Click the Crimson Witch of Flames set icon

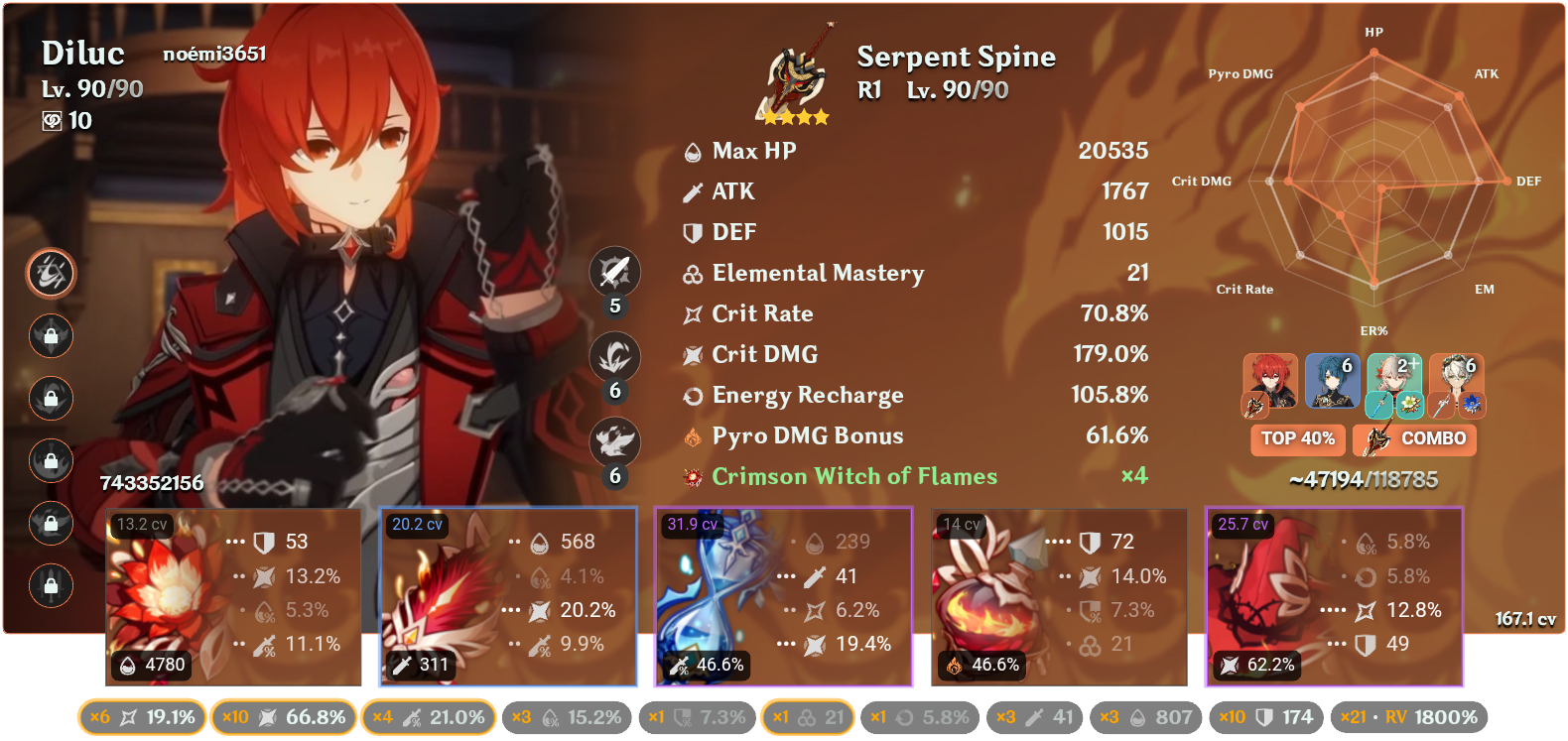point(693,476)
